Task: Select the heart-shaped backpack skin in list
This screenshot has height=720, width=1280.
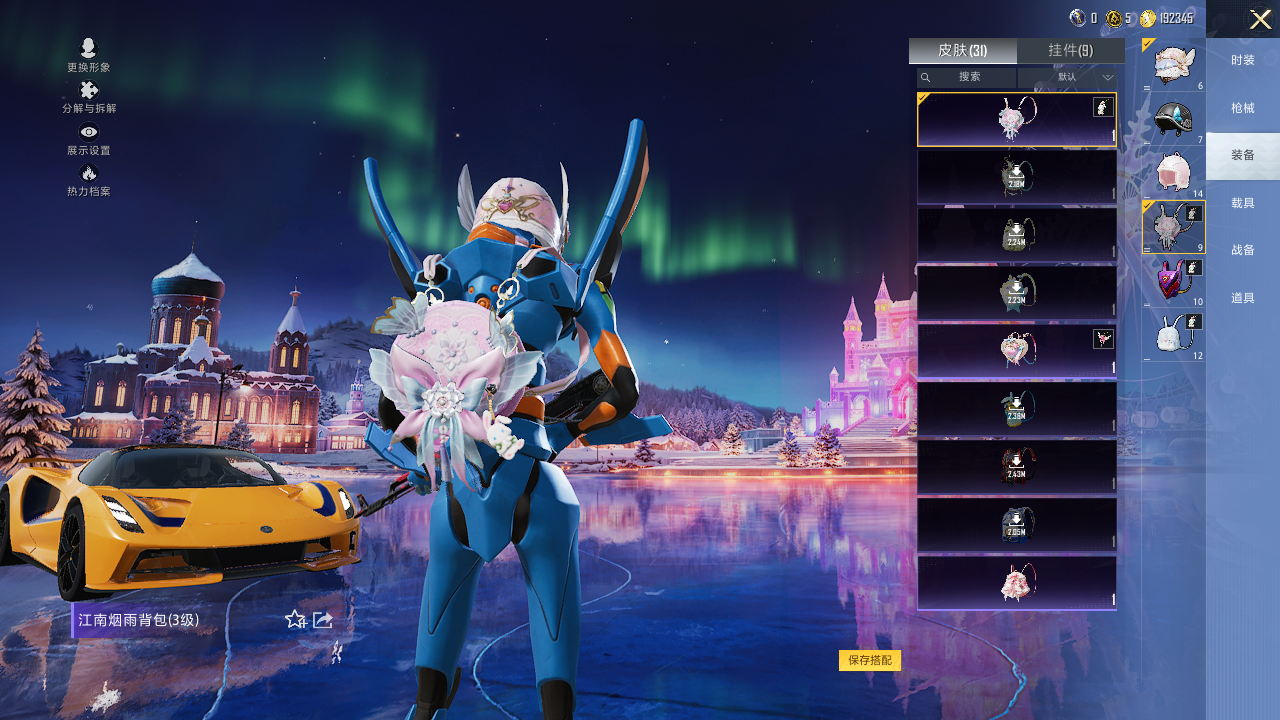Action: click(x=1016, y=351)
